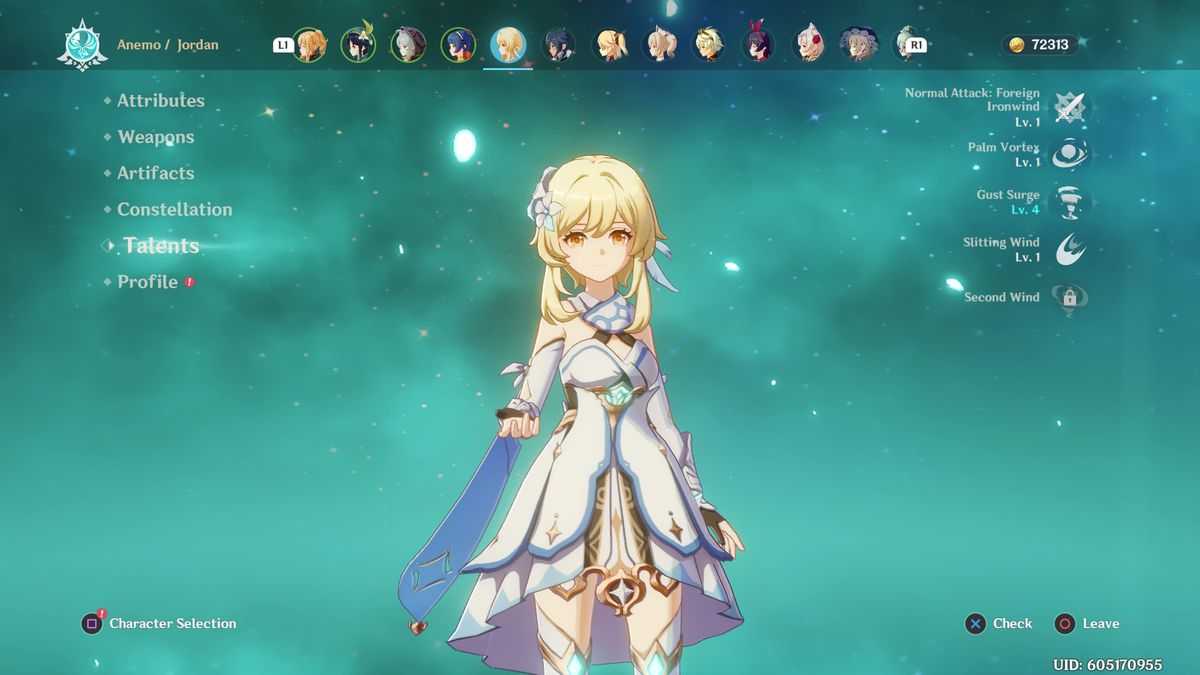Show the Artifacts menu
The height and width of the screenshot is (675, 1200).
pyautogui.click(x=155, y=173)
